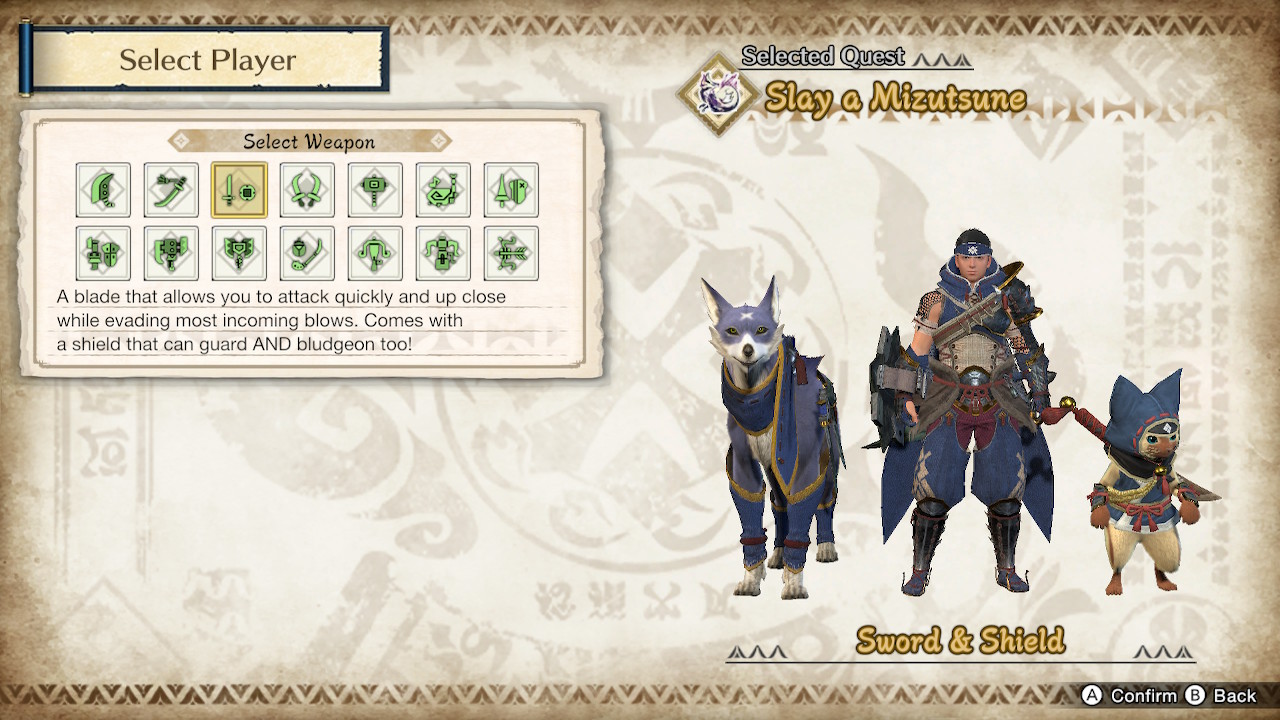1280x720 pixels.
Task: Click the Mizutsune quest emblem icon
Action: [x=718, y=95]
